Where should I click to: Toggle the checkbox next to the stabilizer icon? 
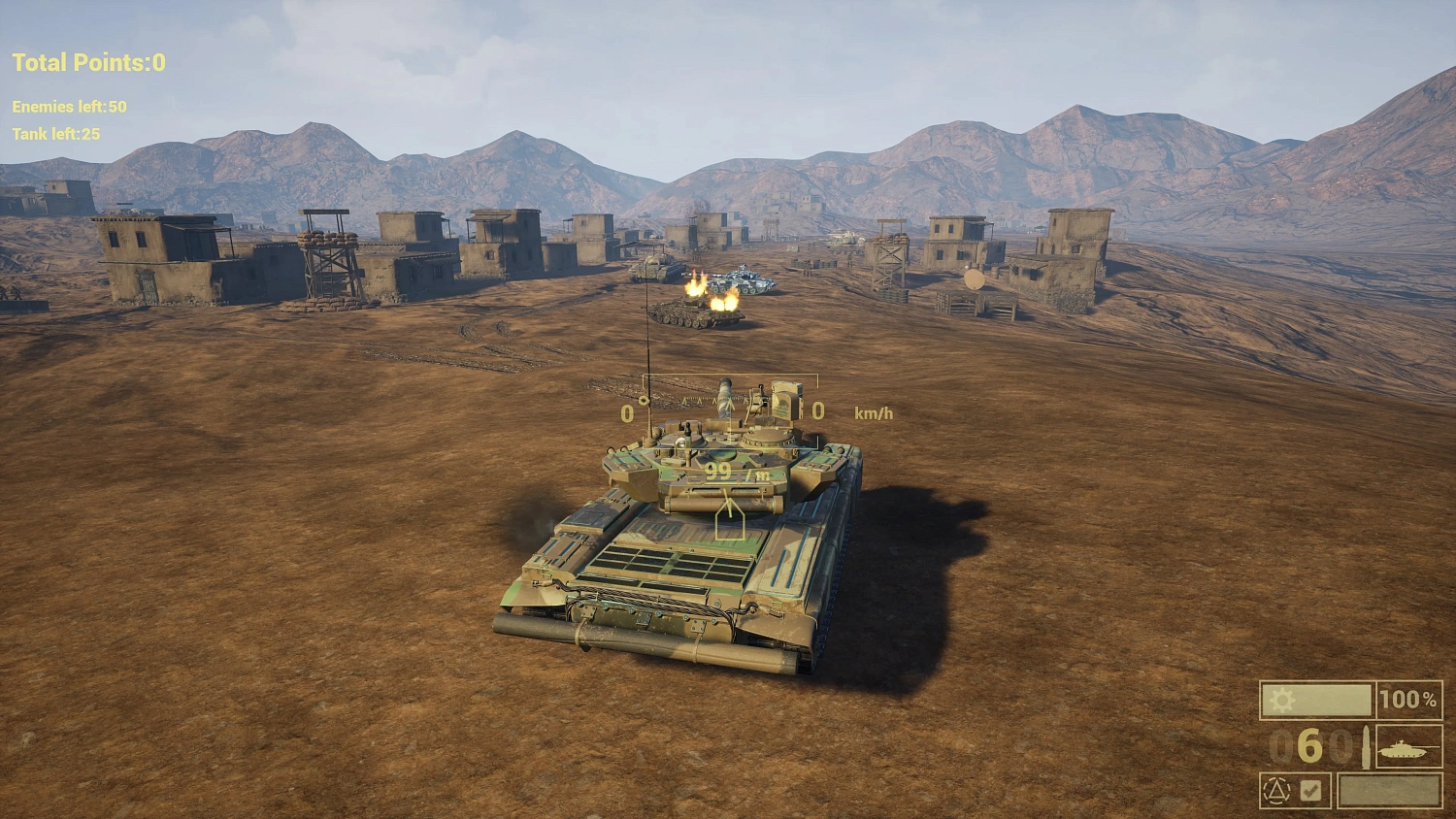tap(1312, 790)
